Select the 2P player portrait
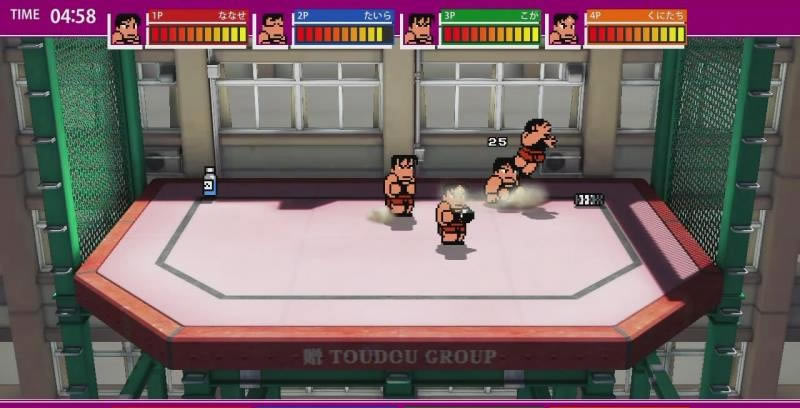Screen dimensions: 800x408 click(x=272, y=29)
